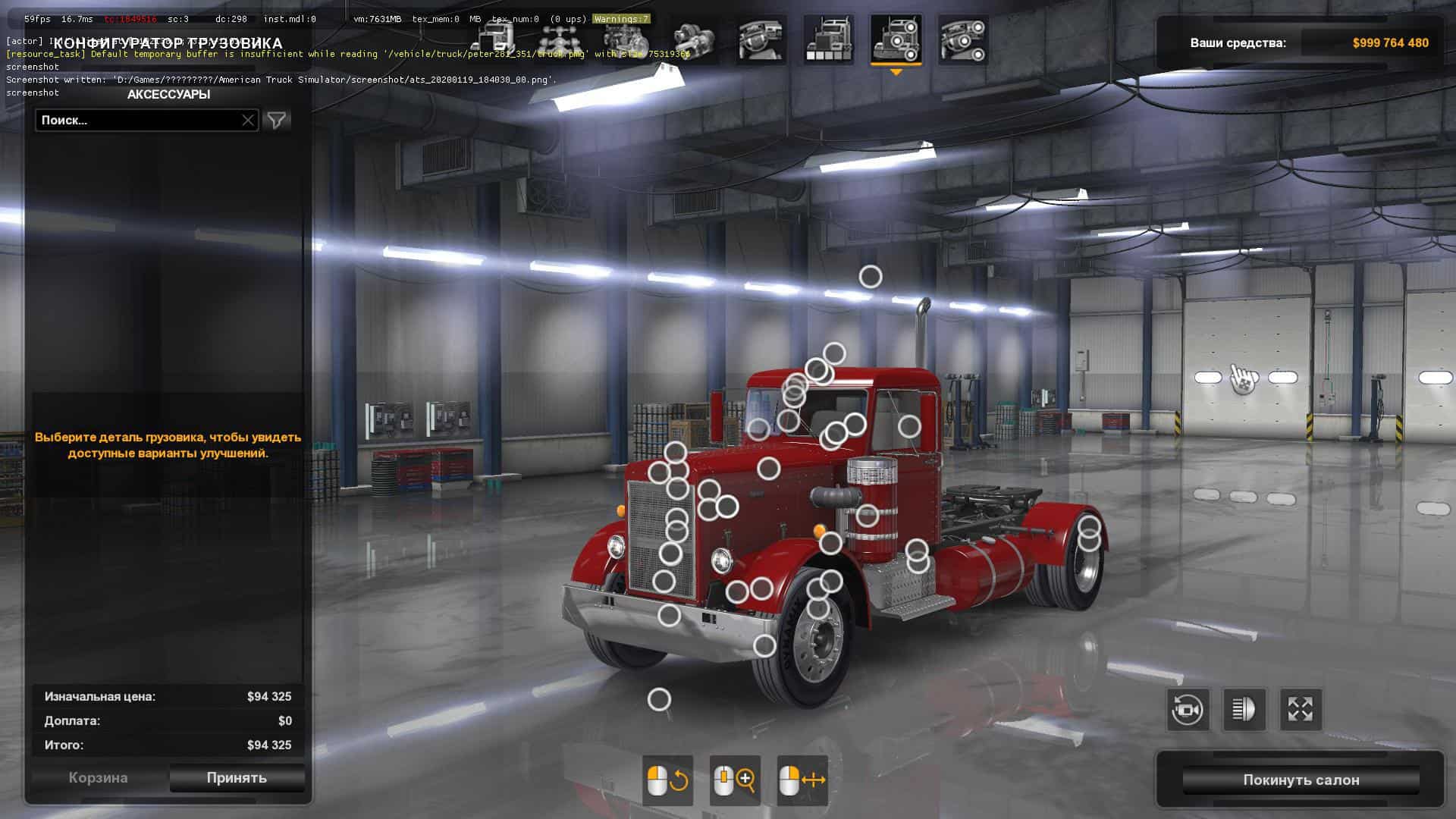
Task: Pick the accessory node on the floor below the bumper
Action: (x=659, y=699)
